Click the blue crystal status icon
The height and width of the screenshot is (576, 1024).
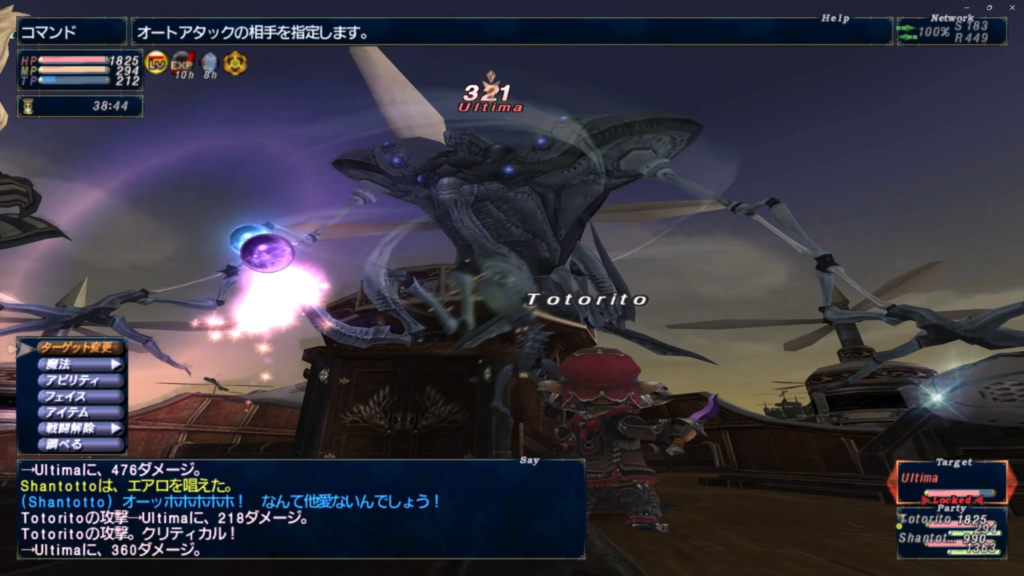click(209, 63)
